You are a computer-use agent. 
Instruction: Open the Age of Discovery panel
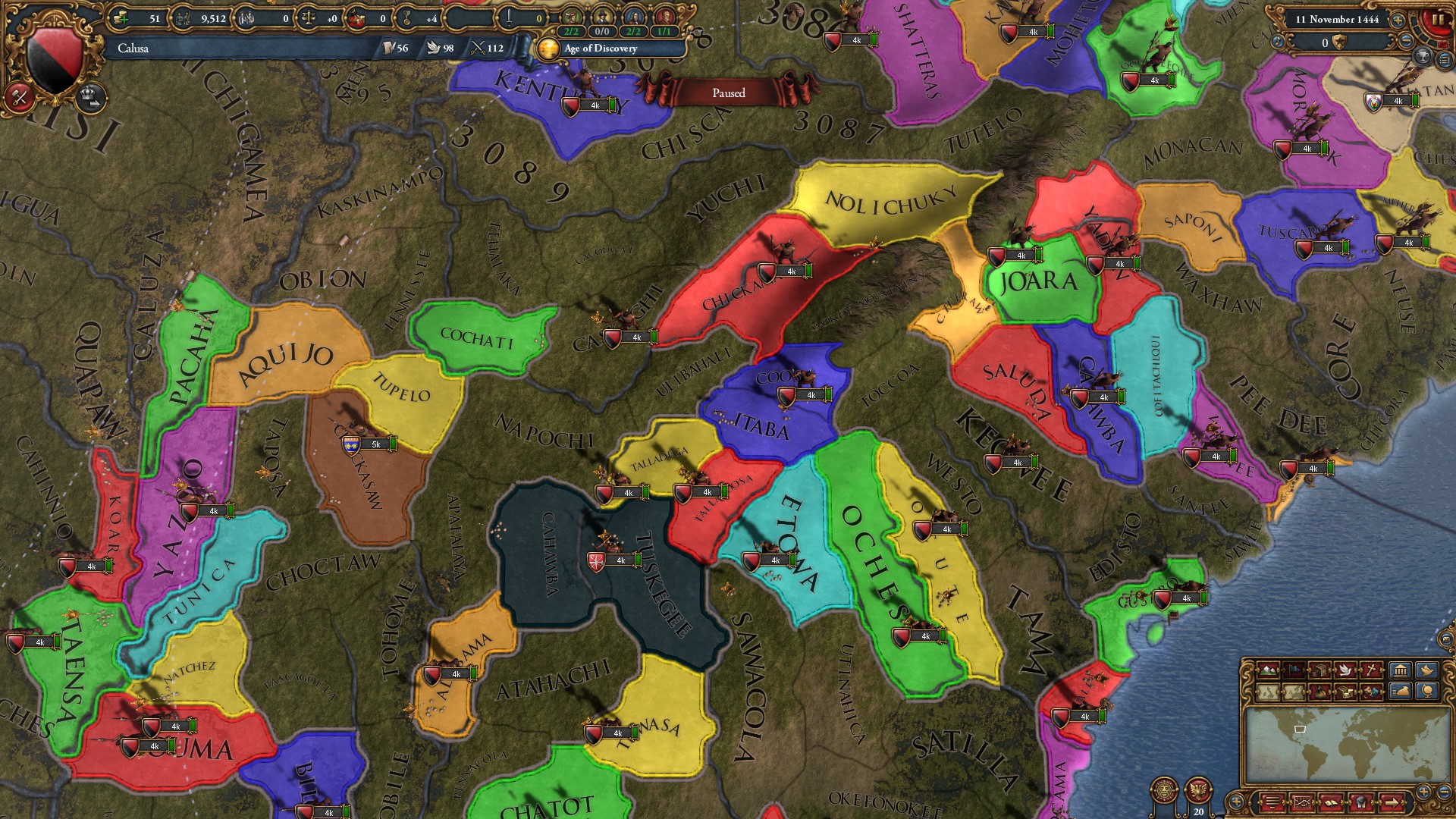597,49
